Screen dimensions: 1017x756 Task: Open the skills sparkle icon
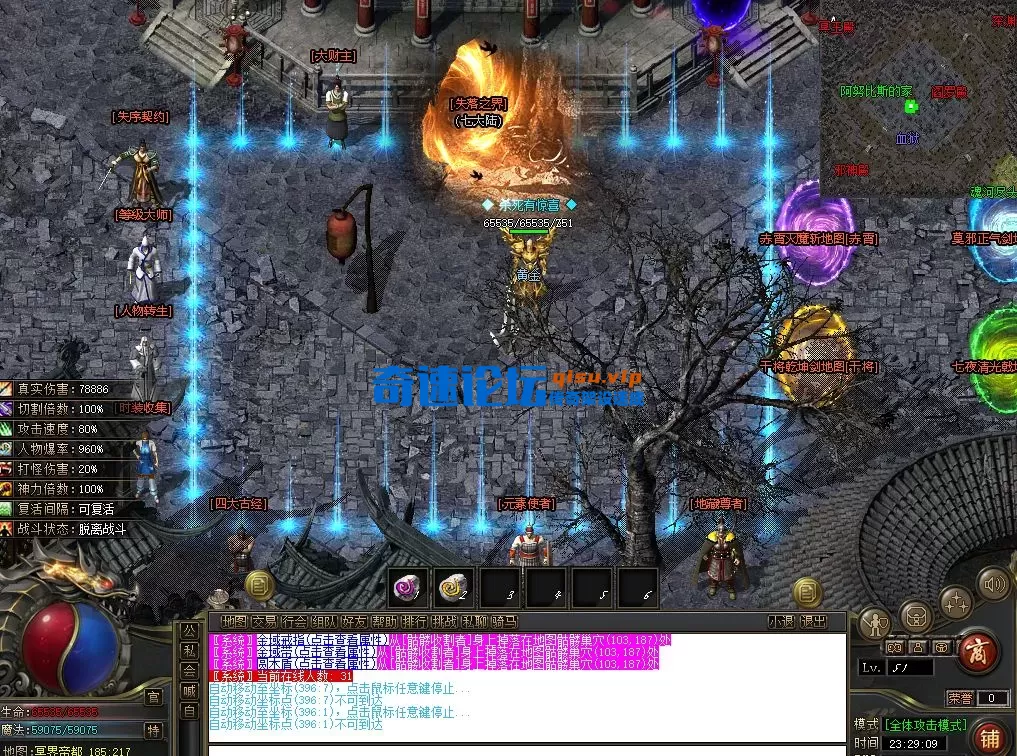pos(955,602)
